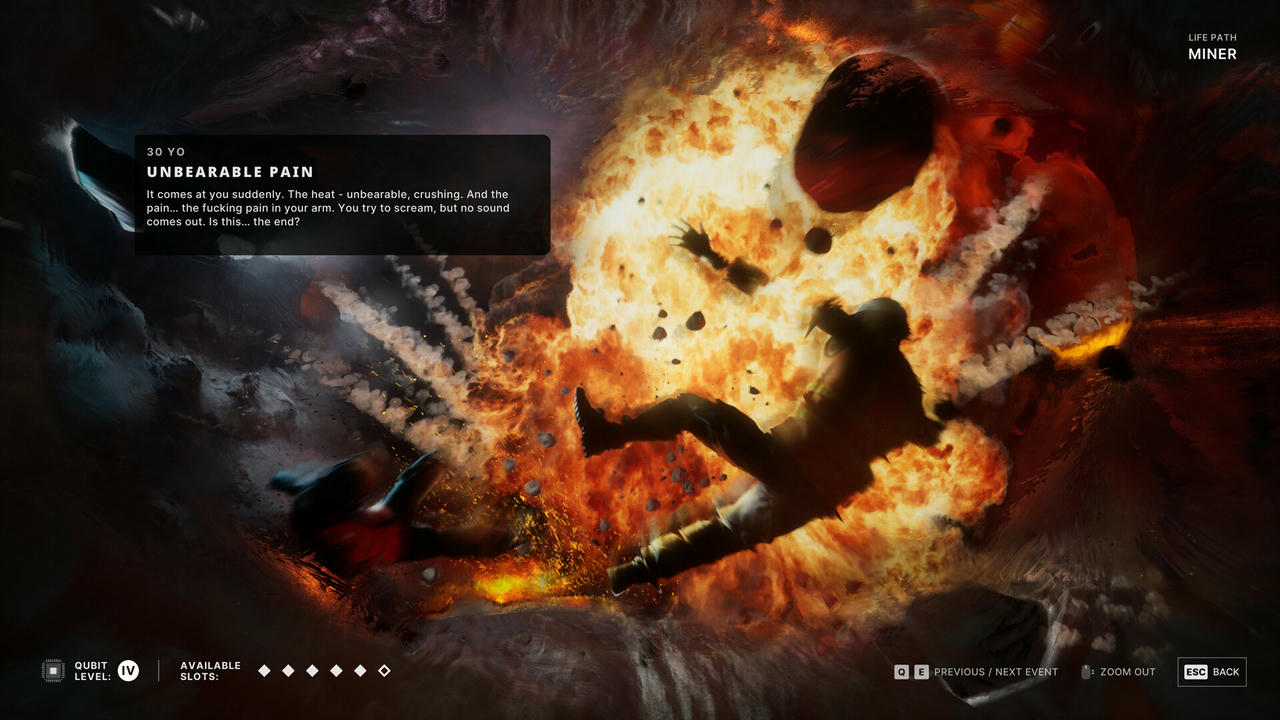Click the Qubit Level IV badge
1280x720 pixels.
[128, 671]
